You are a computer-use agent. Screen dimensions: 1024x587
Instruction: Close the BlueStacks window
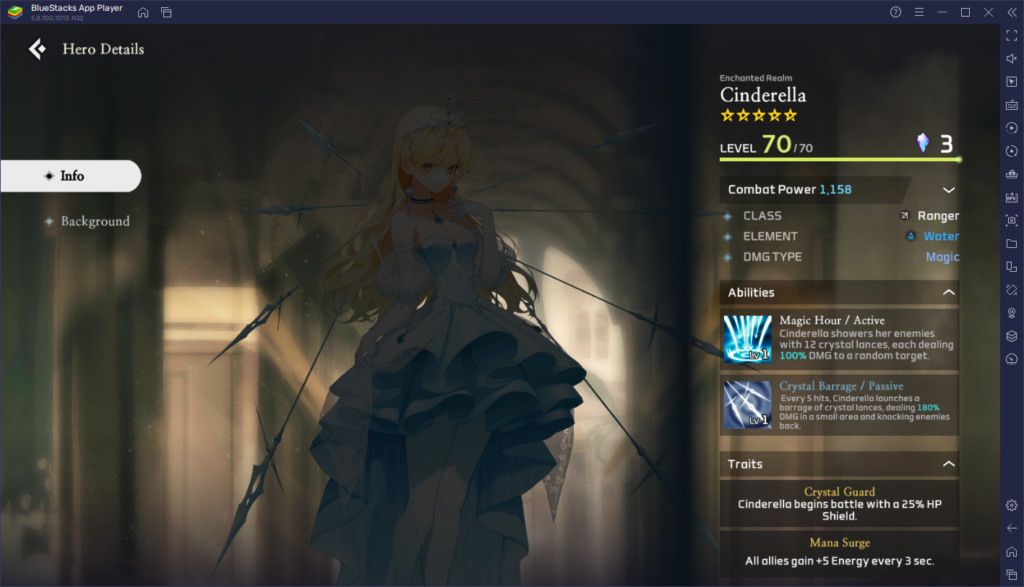(x=988, y=12)
